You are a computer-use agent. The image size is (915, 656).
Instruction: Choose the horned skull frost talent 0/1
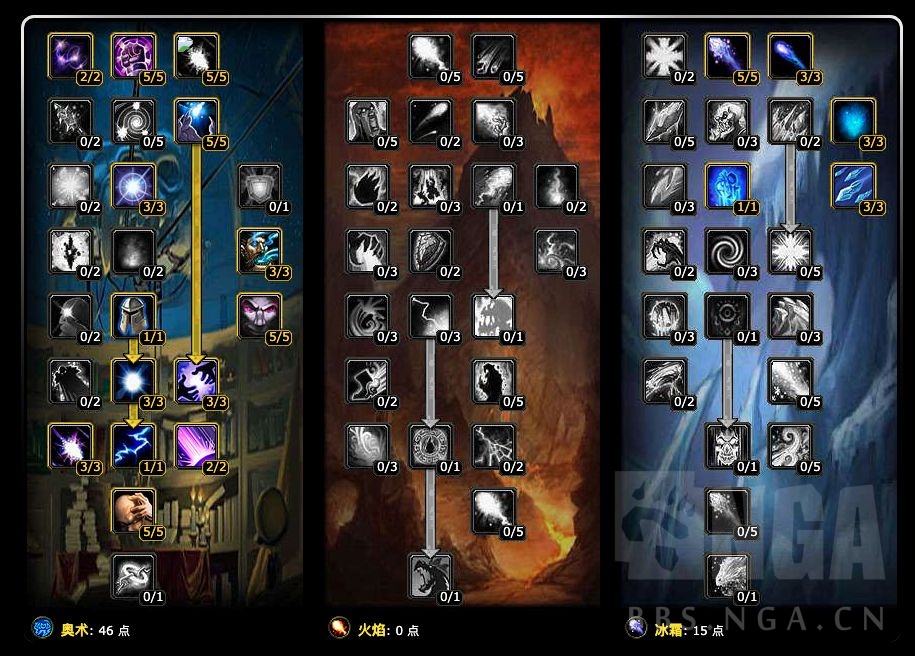(726, 445)
